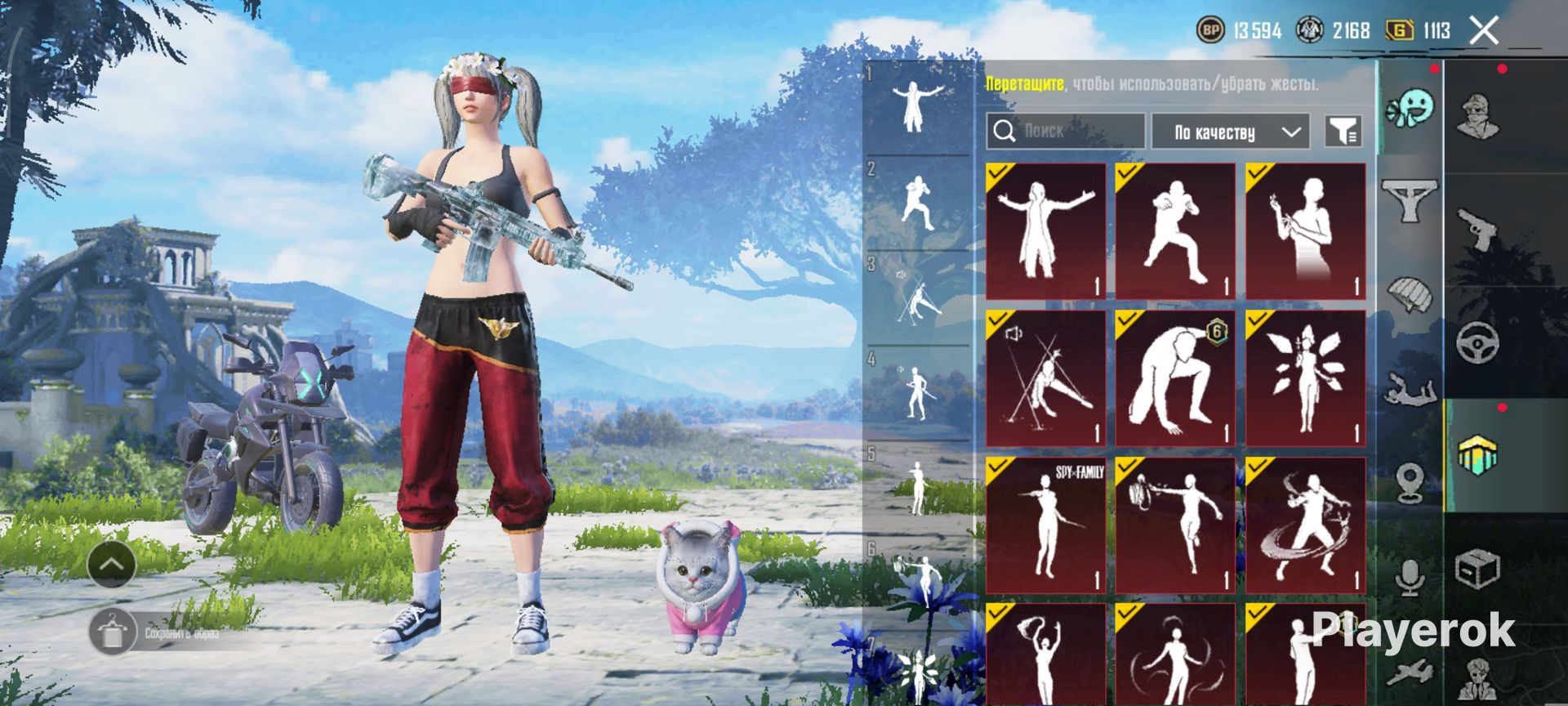Choose the crouching emote with level 6 badge
Viewport: 1568px width, 706px height.
[x=1175, y=378]
